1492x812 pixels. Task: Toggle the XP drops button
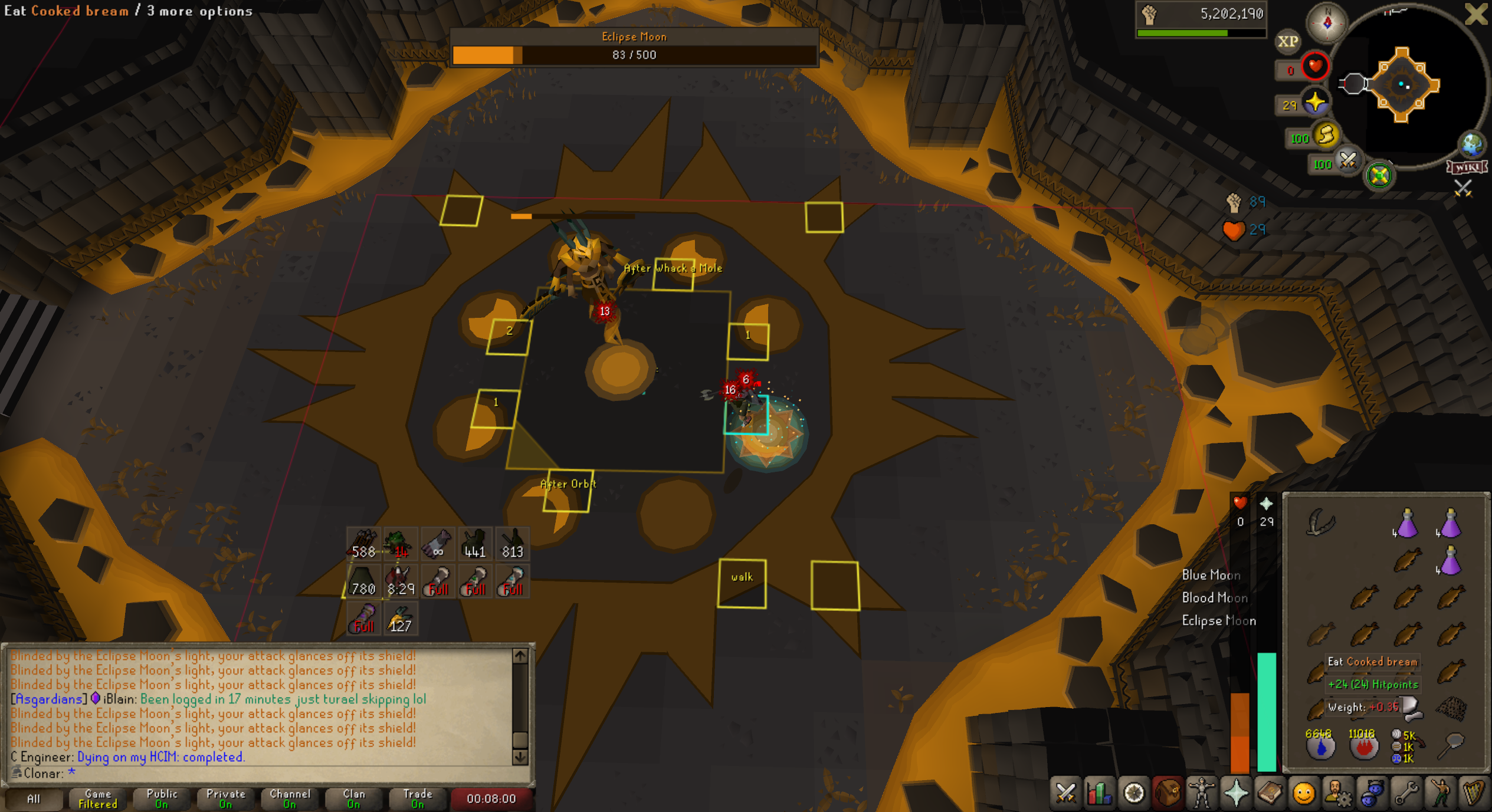coord(1287,42)
